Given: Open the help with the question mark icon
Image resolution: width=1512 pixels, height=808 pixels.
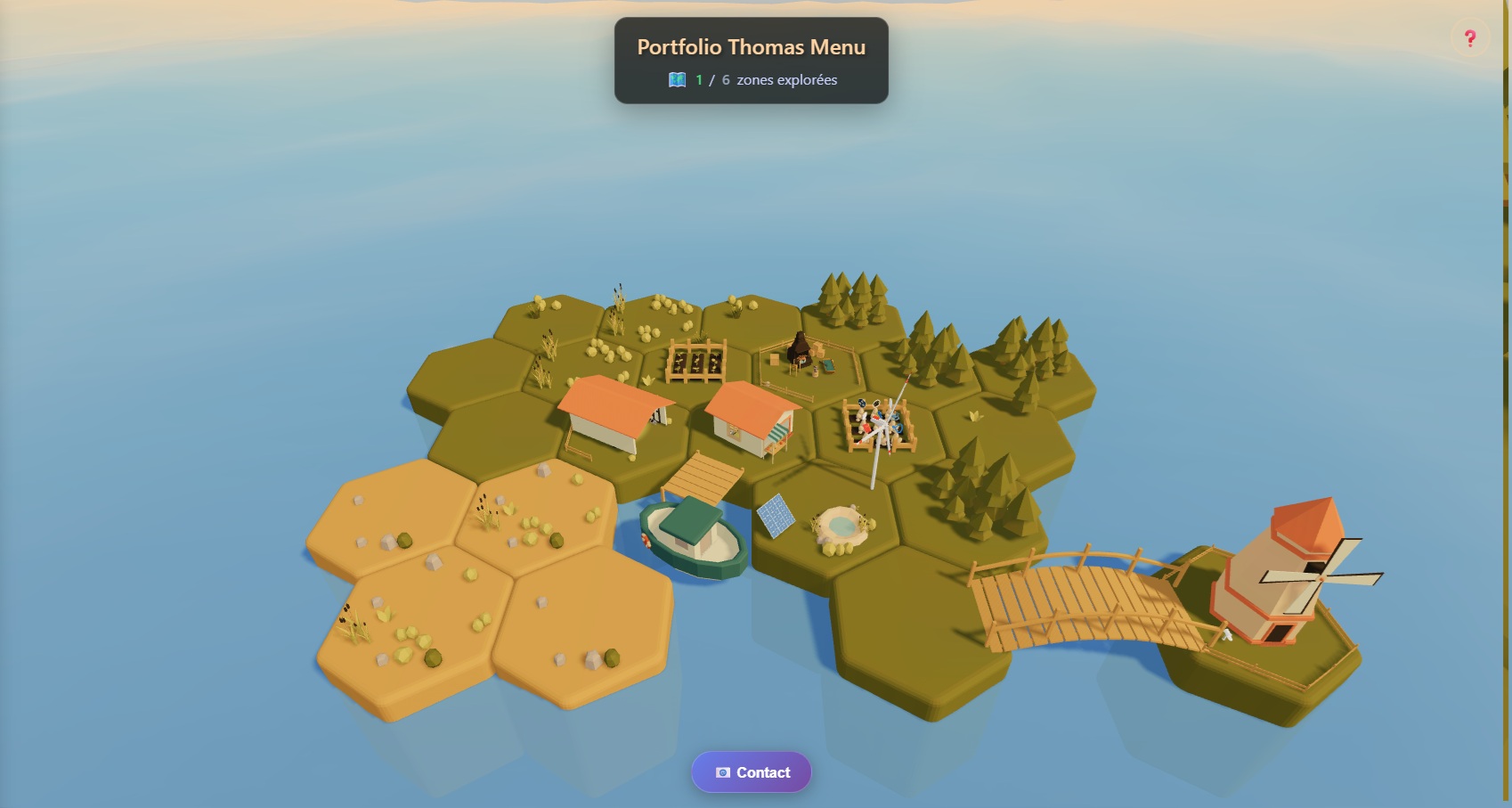Looking at the screenshot, I should click(1469, 37).
